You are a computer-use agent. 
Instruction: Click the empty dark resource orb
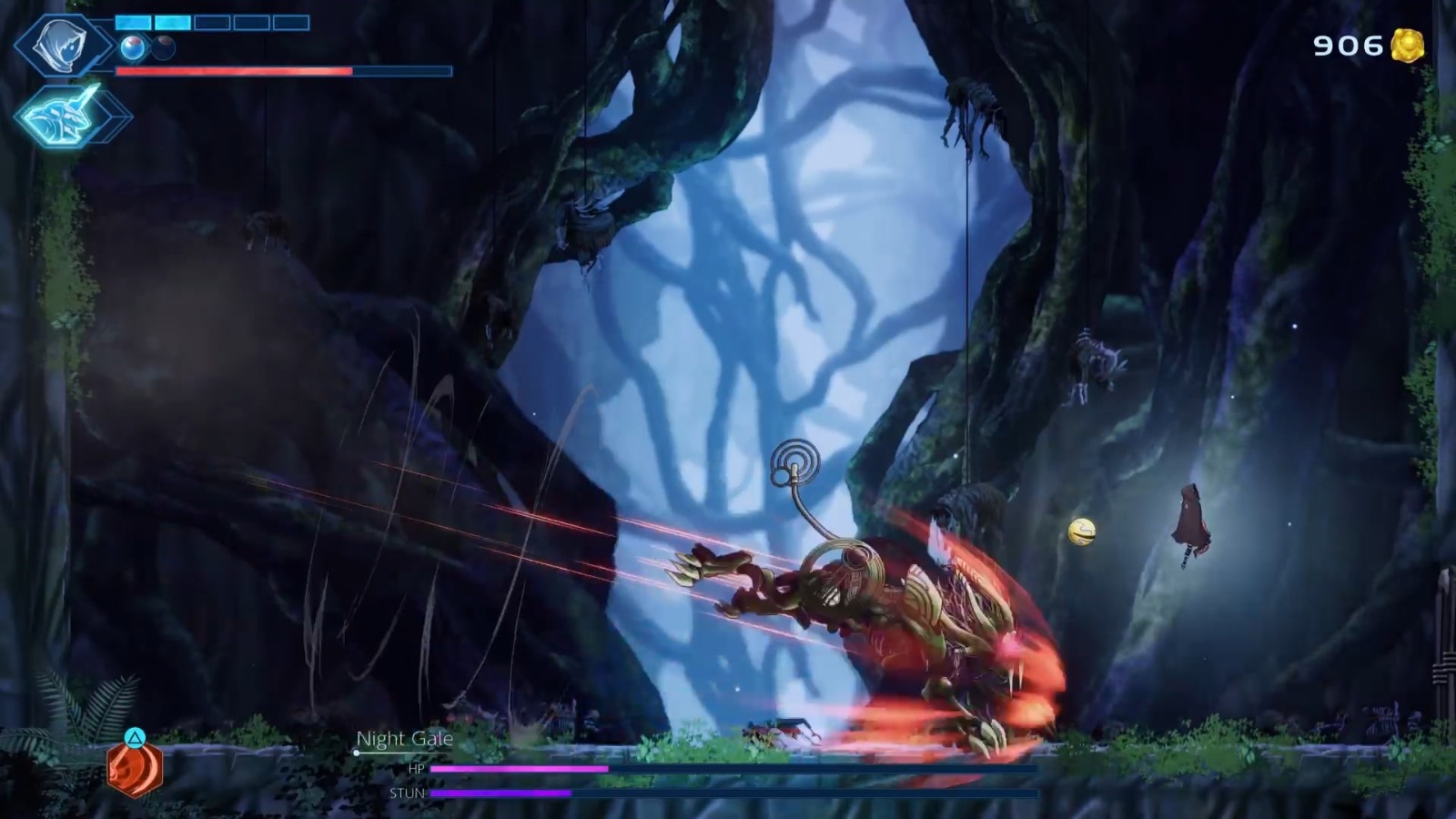pos(161,47)
